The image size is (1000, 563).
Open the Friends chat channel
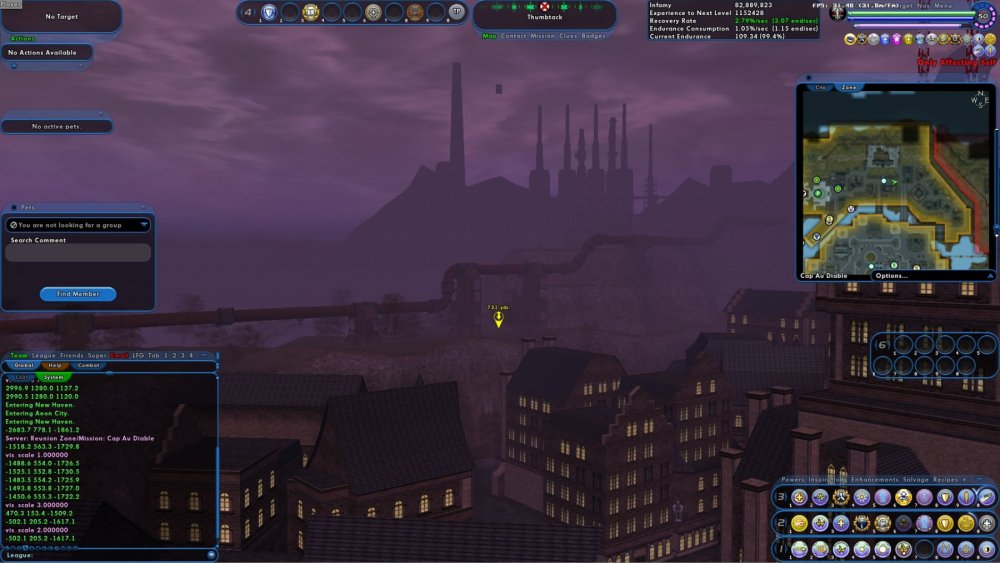(72, 355)
